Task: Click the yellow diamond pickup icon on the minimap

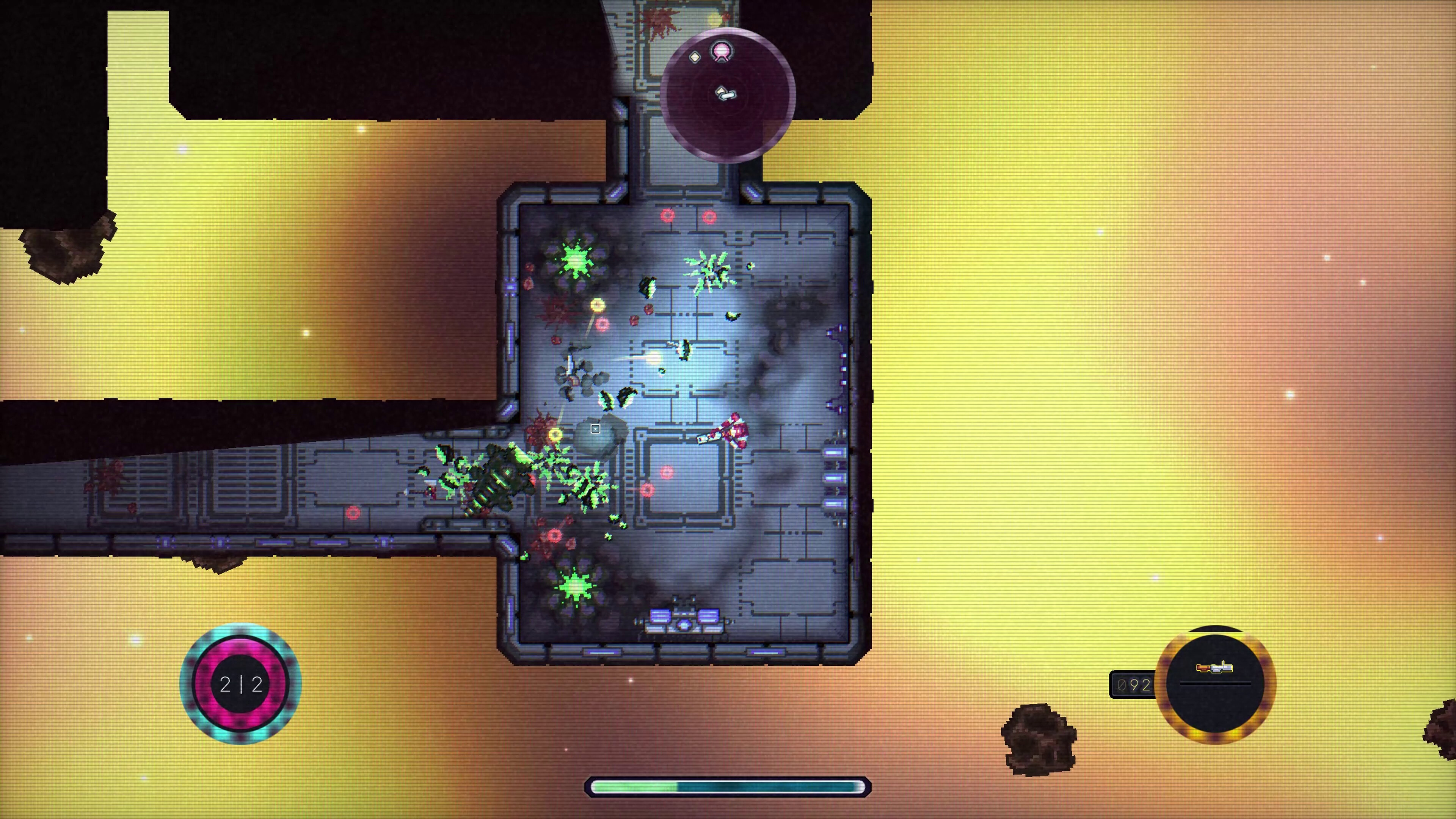Action: click(x=695, y=57)
